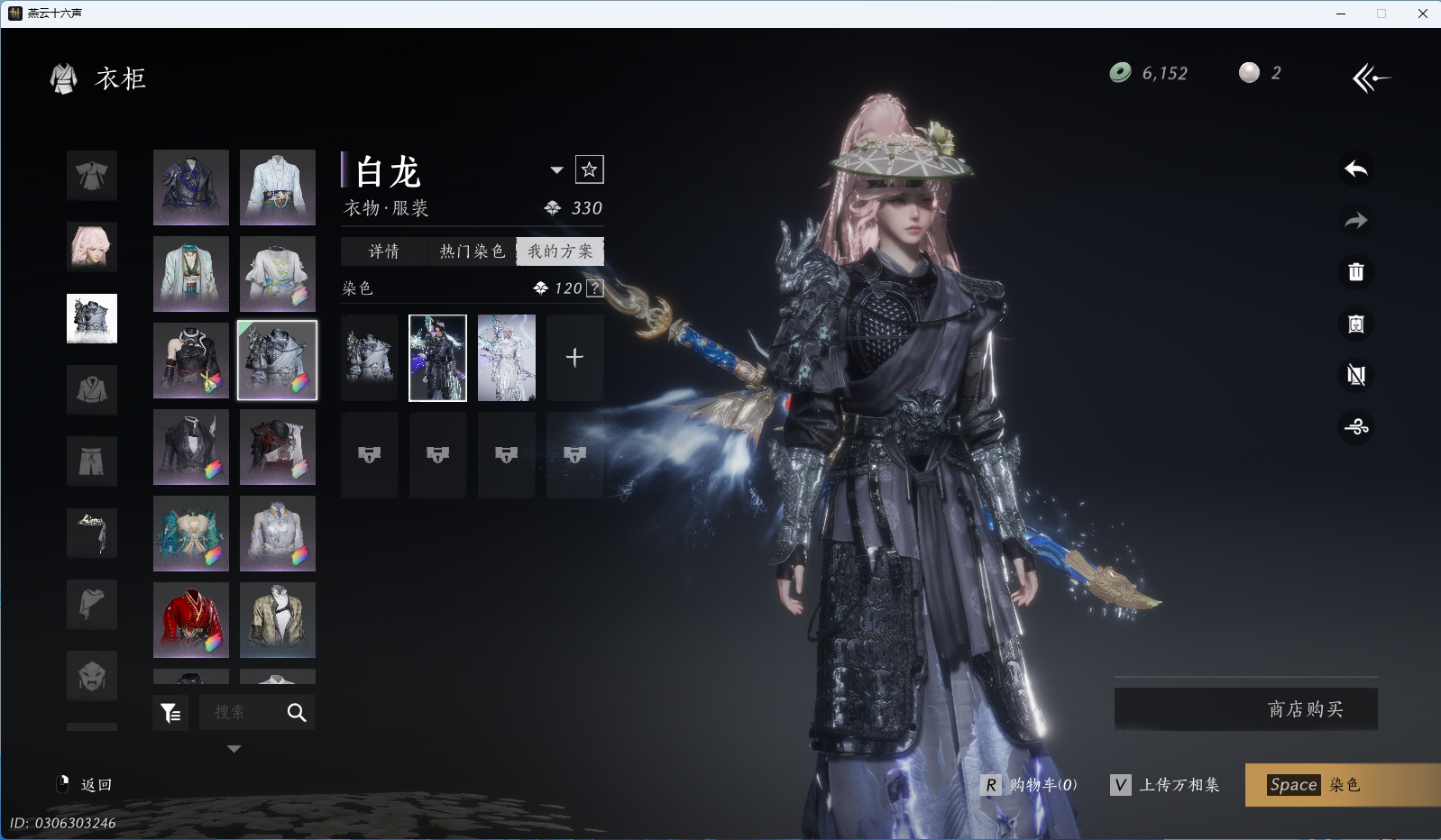The width and height of the screenshot is (1441, 840).
Task: Expand the dropdown arrow beside 白龙
Action: tap(556, 170)
